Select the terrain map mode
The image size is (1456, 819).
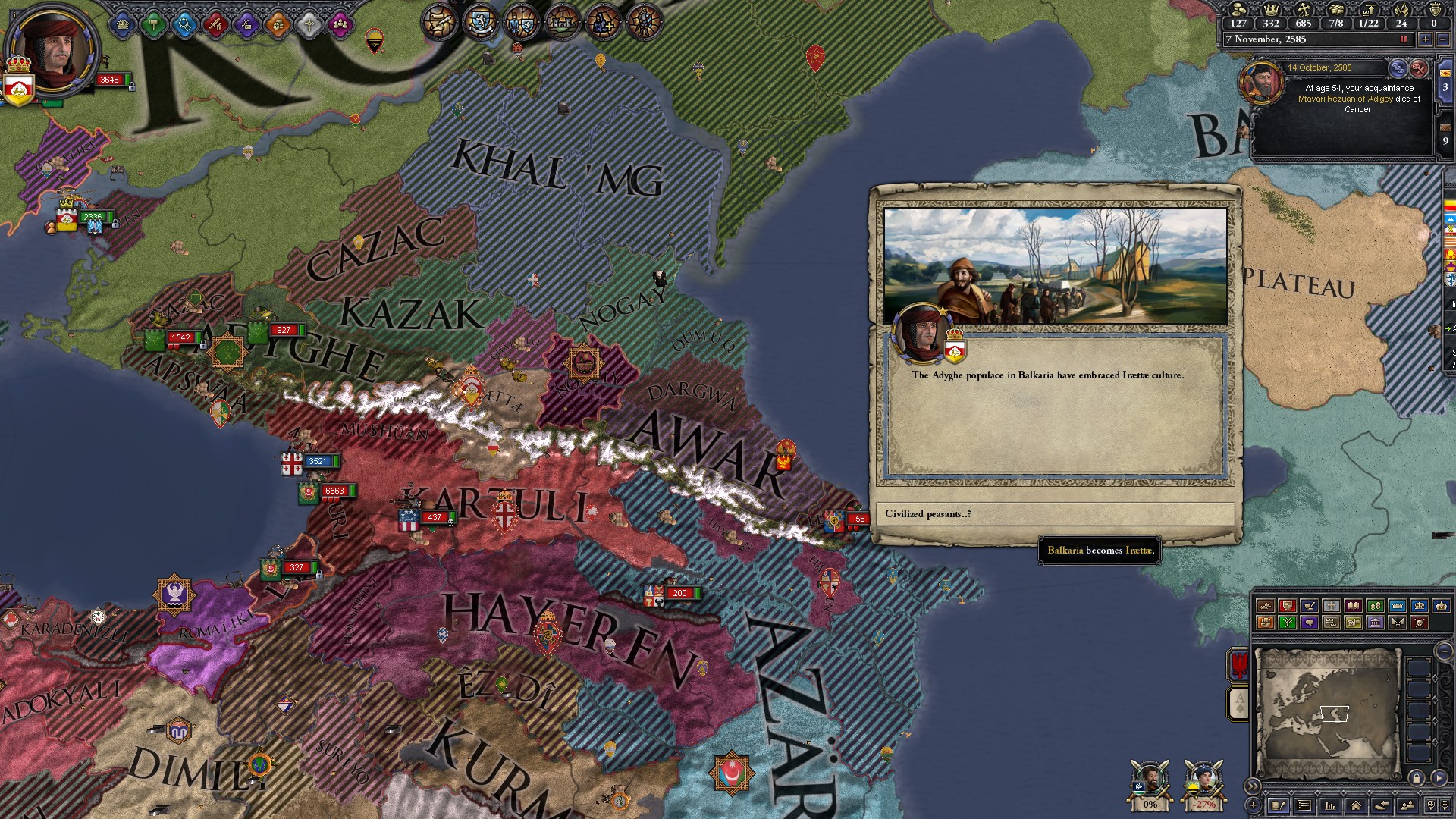tap(1265, 605)
